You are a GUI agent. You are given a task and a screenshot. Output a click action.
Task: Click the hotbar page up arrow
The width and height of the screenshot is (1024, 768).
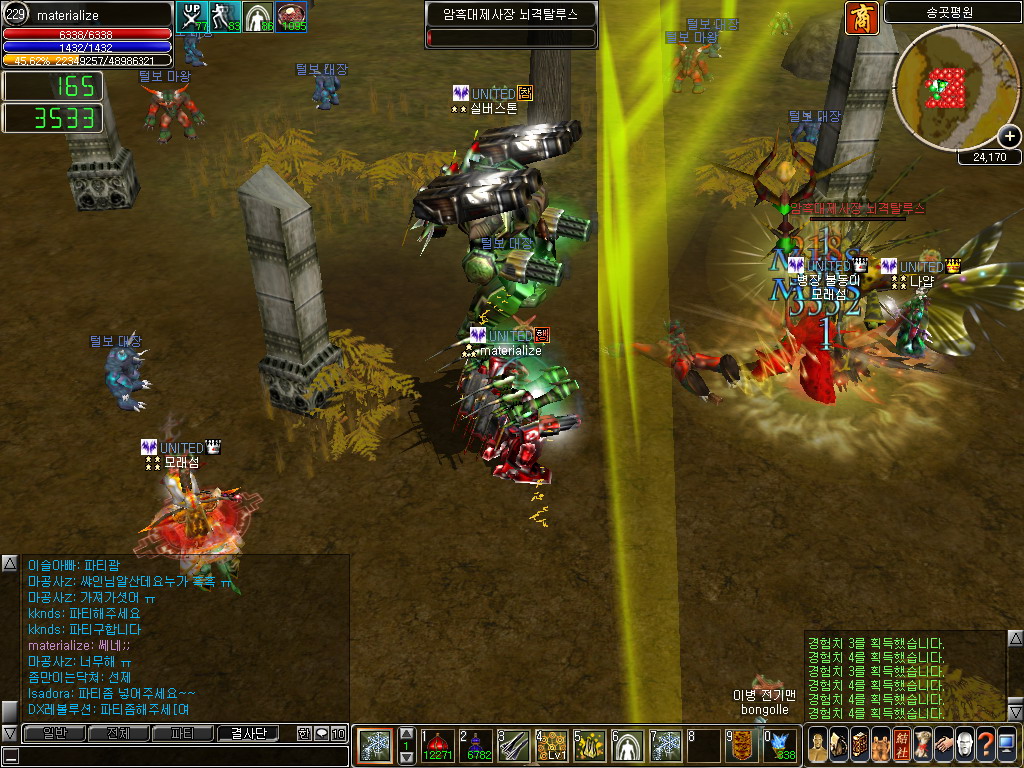(406, 734)
